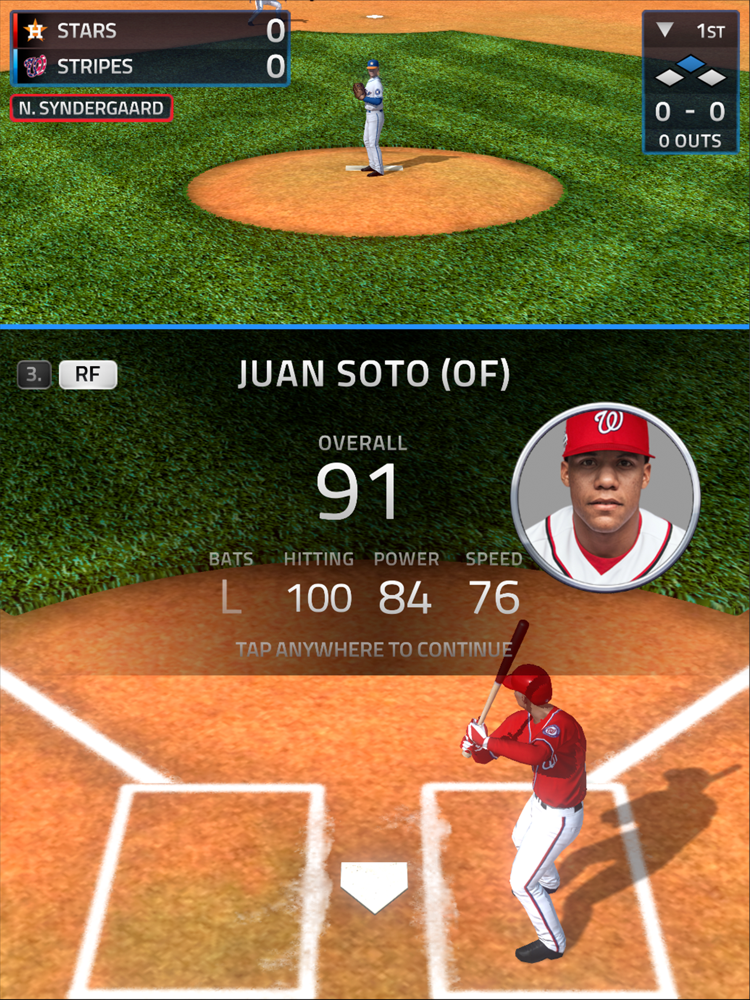Screen dimensions: 750x1000
Task: Select Juan Soto's portrait thumbnail
Action: coord(605,497)
